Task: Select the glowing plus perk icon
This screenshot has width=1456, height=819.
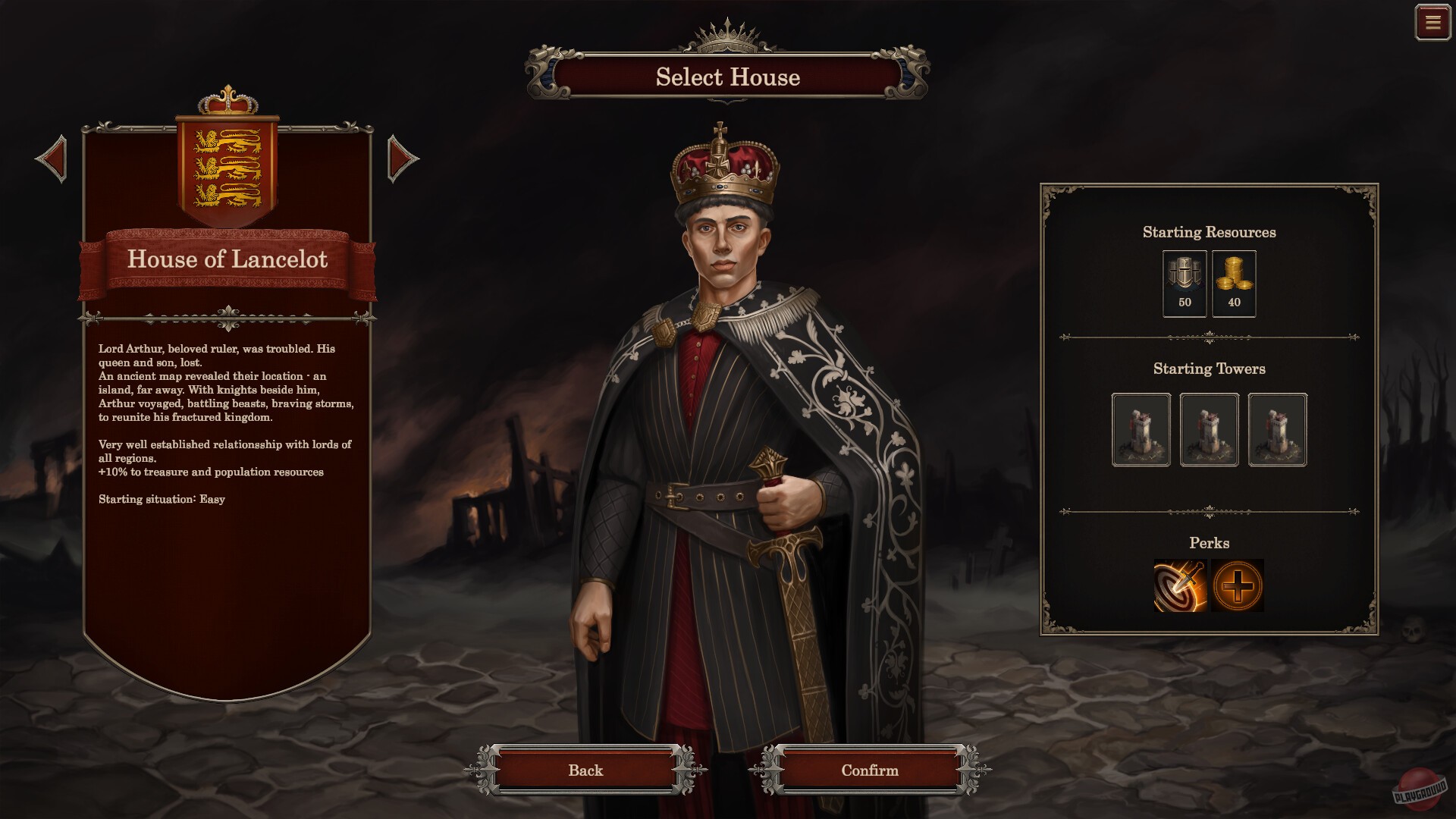Action: (1238, 584)
